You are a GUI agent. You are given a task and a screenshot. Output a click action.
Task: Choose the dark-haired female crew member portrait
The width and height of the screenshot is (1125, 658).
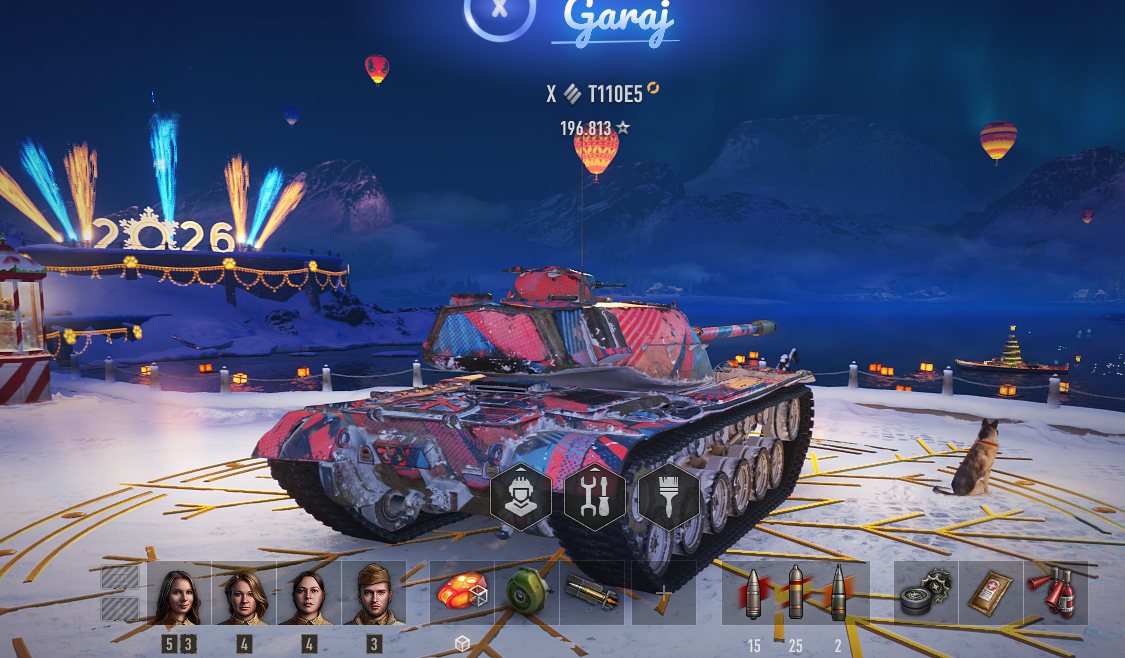coord(309,594)
